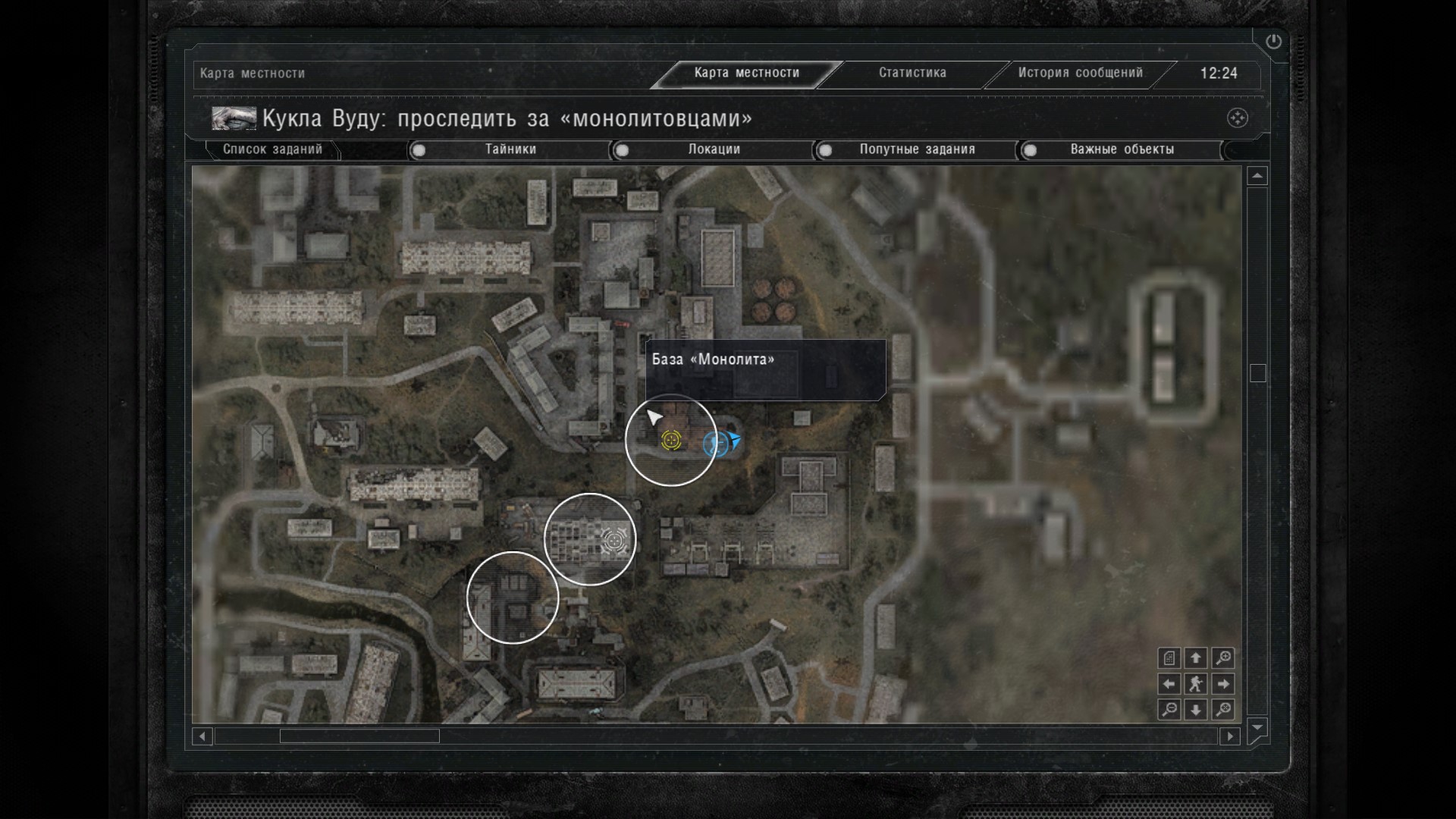The height and width of the screenshot is (819, 1456).
Task: Switch to the Статистика tab
Action: click(x=912, y=73)
